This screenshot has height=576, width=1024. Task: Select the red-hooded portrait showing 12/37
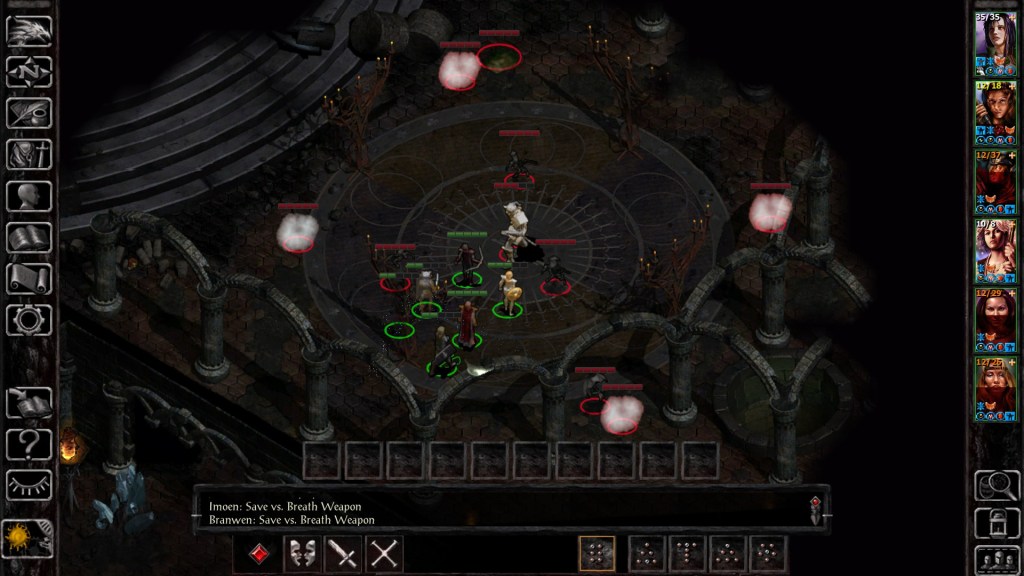995,181
